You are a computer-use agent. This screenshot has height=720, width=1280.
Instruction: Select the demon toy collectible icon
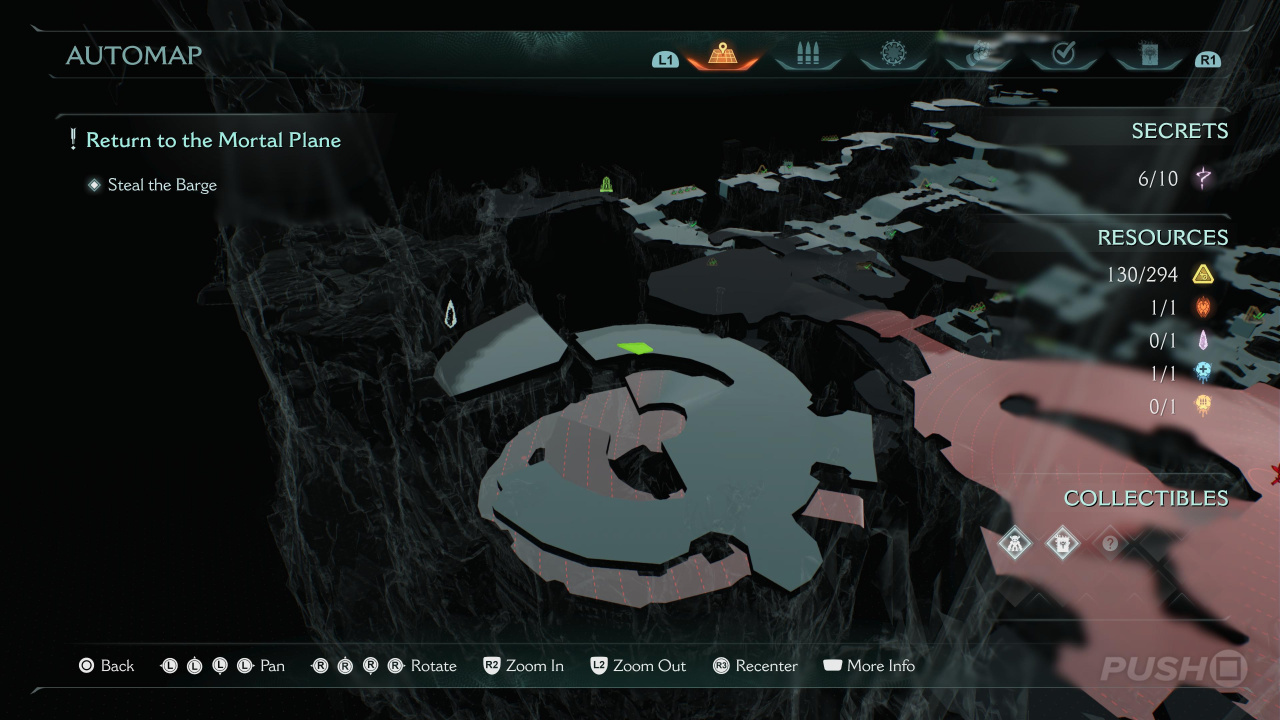point(1015,544)
